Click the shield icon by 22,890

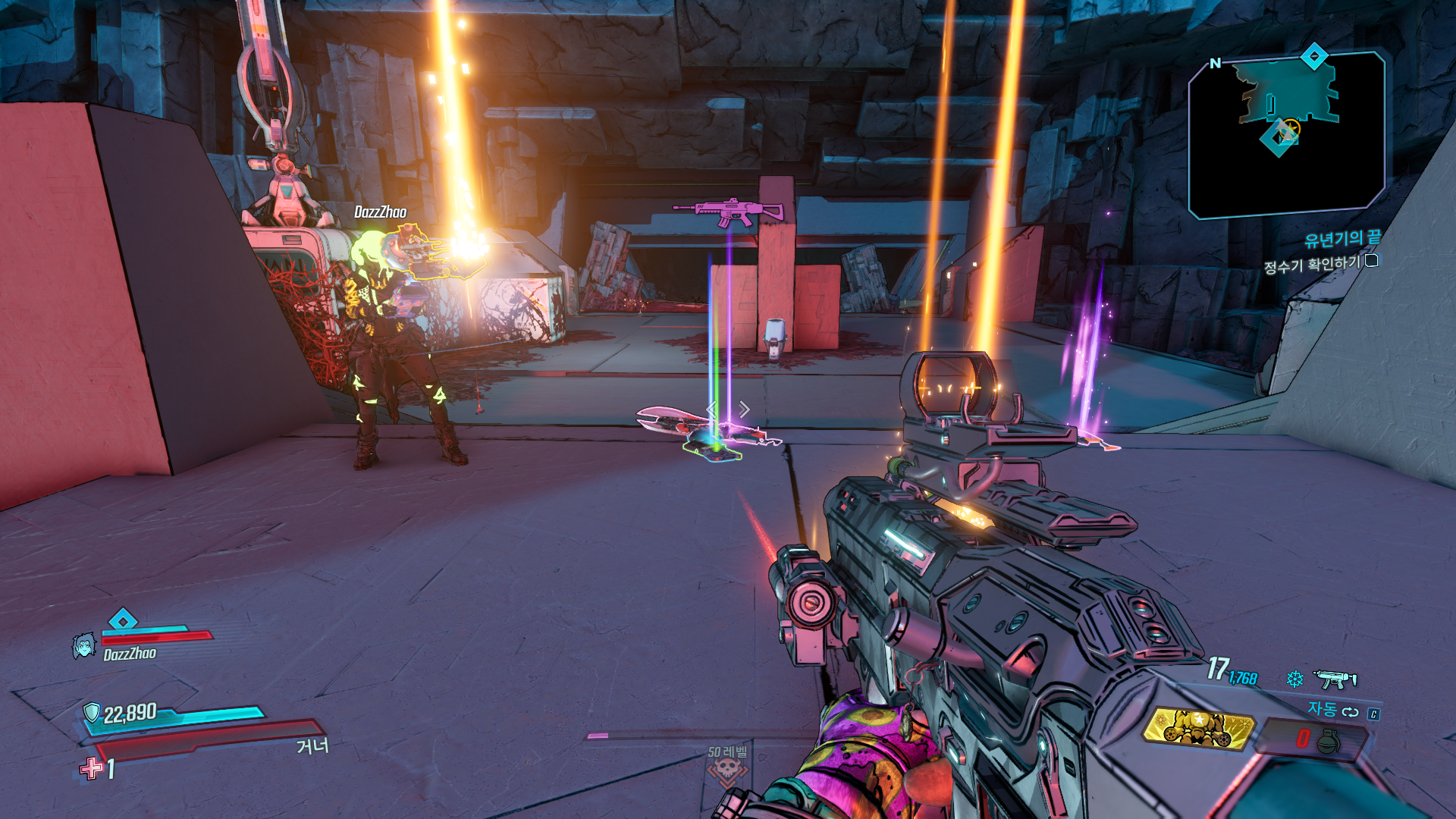point(92,712)
